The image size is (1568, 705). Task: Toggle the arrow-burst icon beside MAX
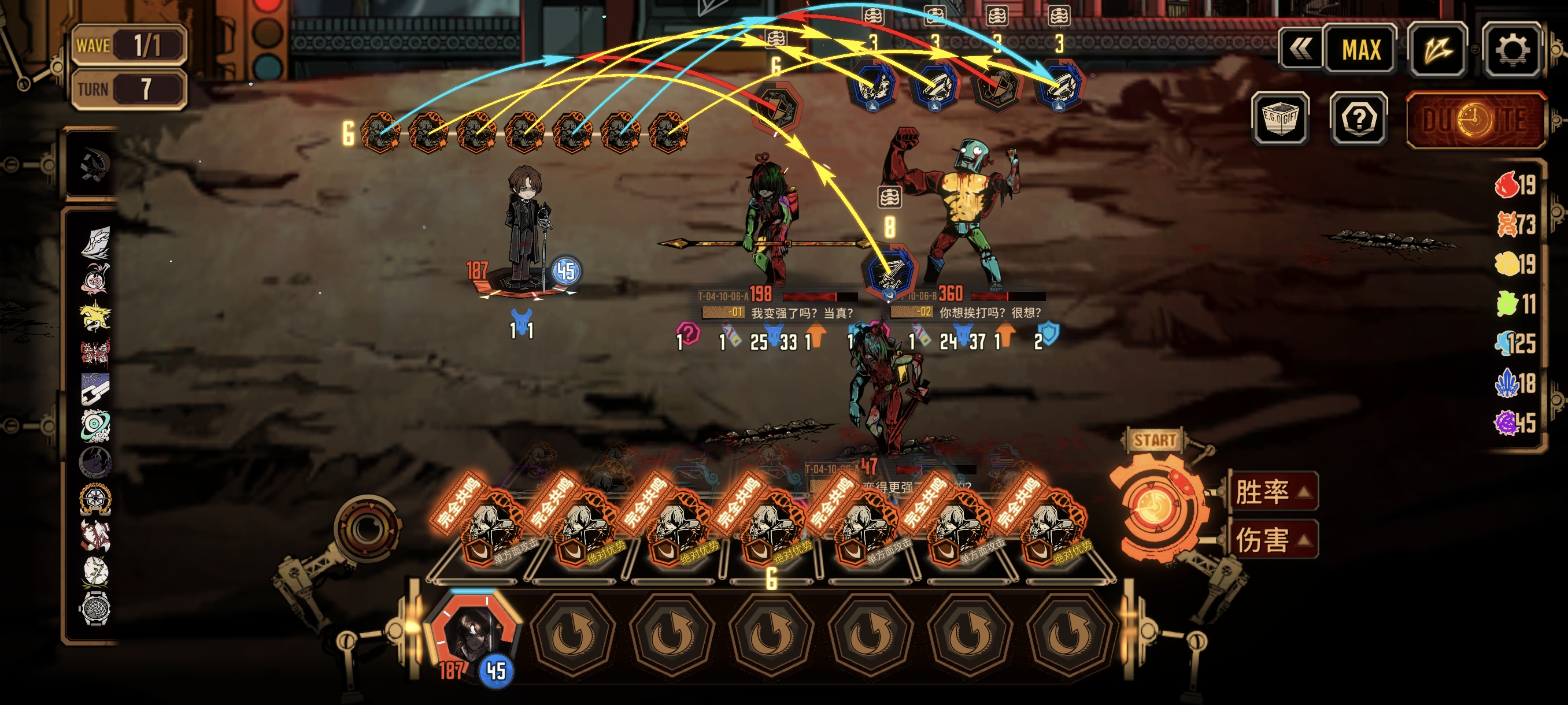tap(1437, 50)
